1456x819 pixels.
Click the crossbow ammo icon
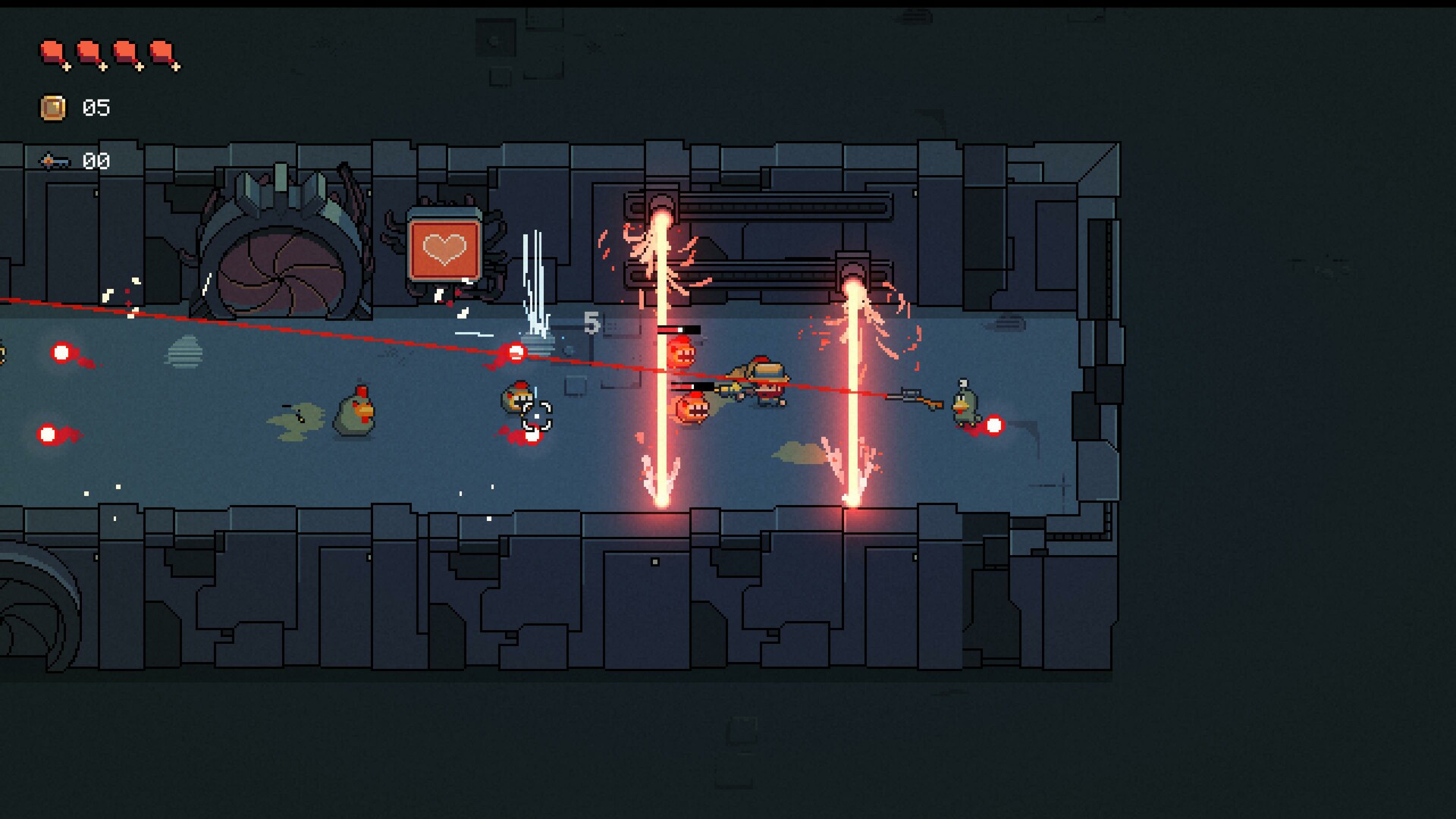coord(53,161)
